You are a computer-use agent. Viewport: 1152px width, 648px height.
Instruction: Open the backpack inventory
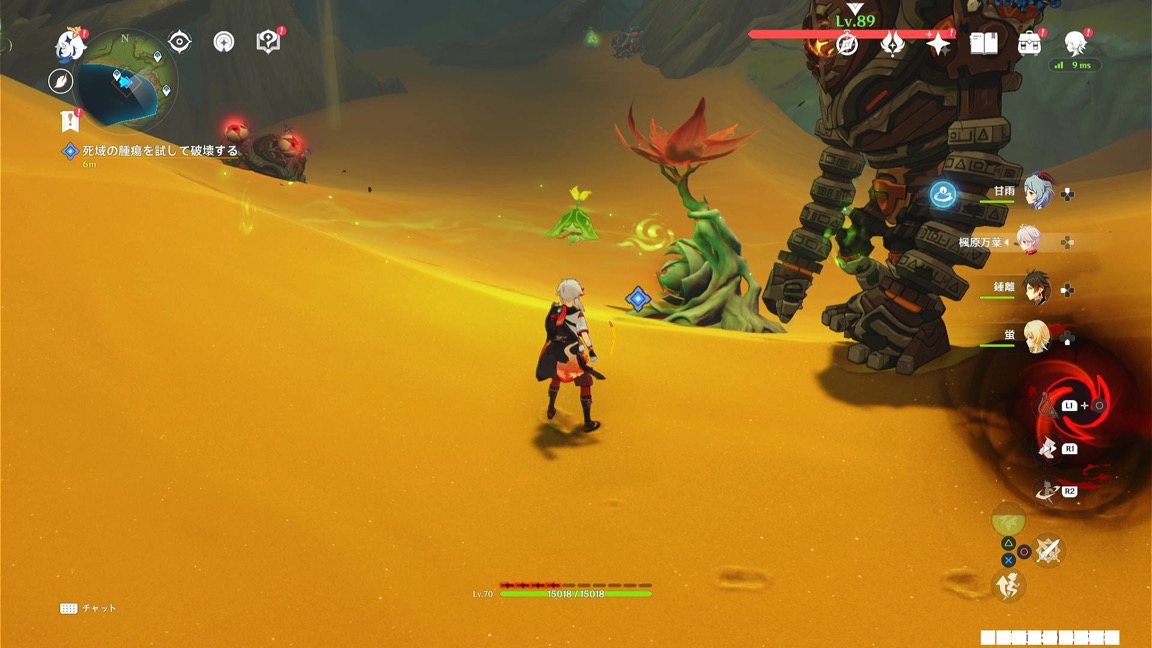coord(1029,44)
